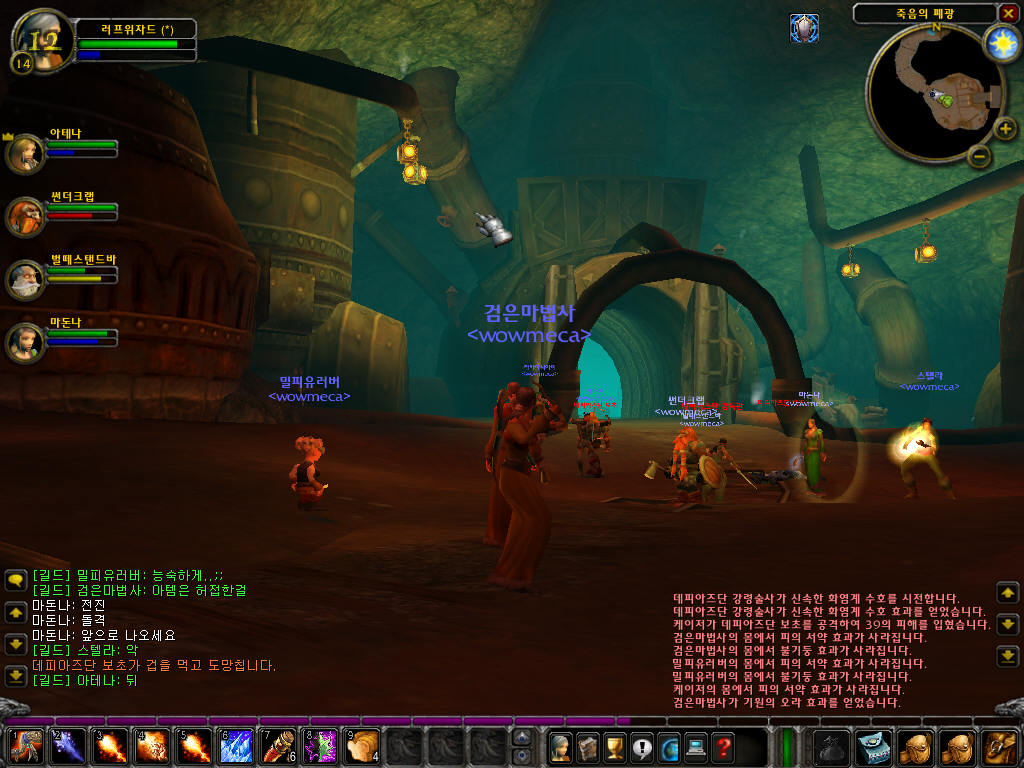
Task: Use the red potion in slot 7
Action: [x=278, y=746]
